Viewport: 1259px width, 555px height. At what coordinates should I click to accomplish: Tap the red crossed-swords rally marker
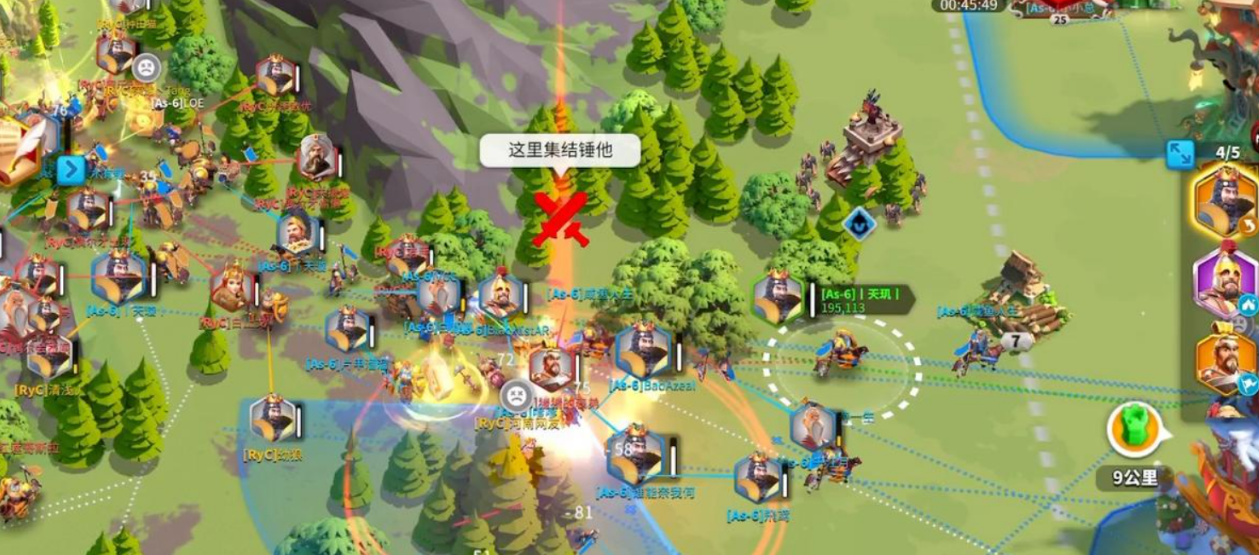[561, 217]
